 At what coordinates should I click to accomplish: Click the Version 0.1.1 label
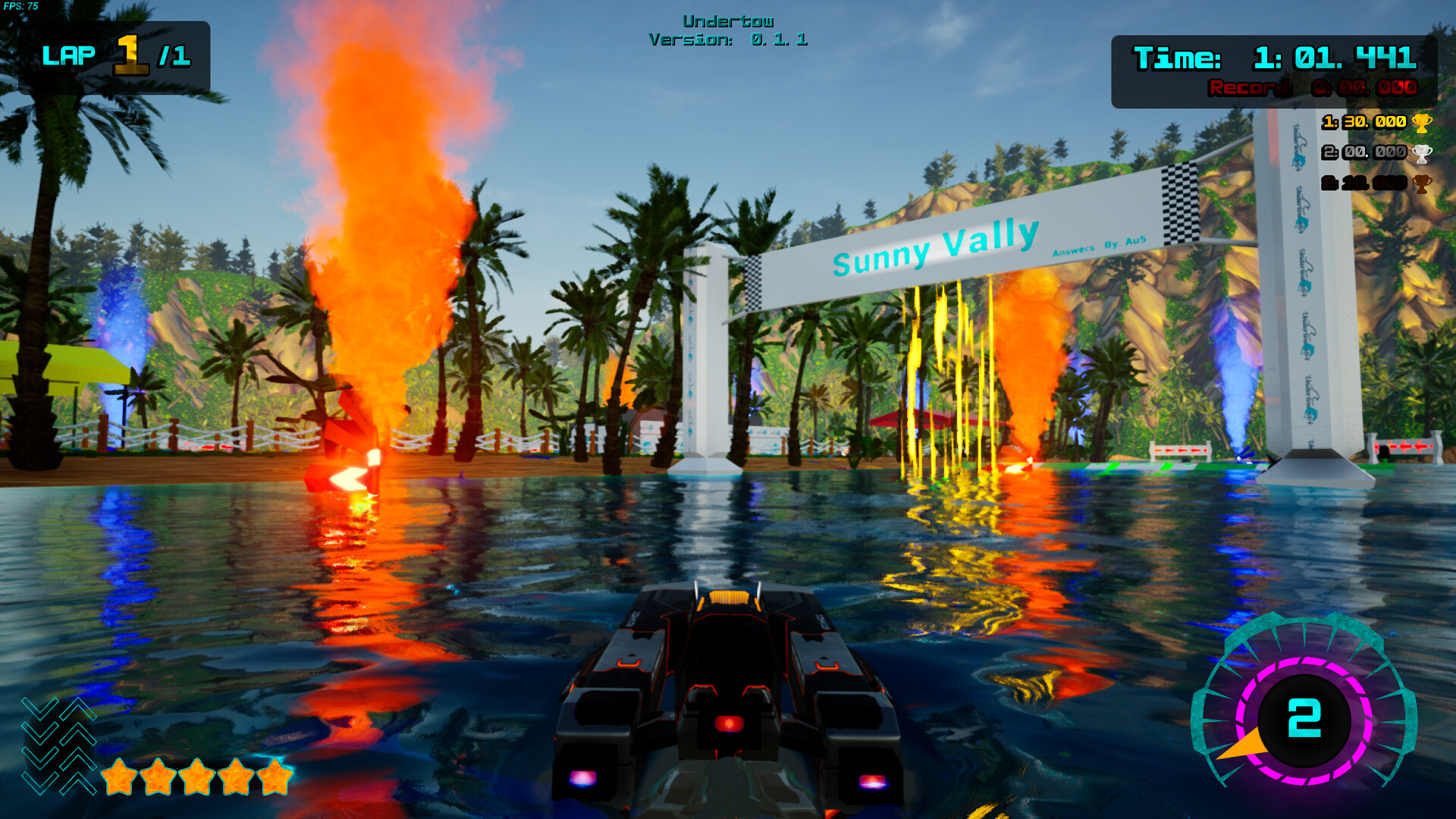click(727, 40)
